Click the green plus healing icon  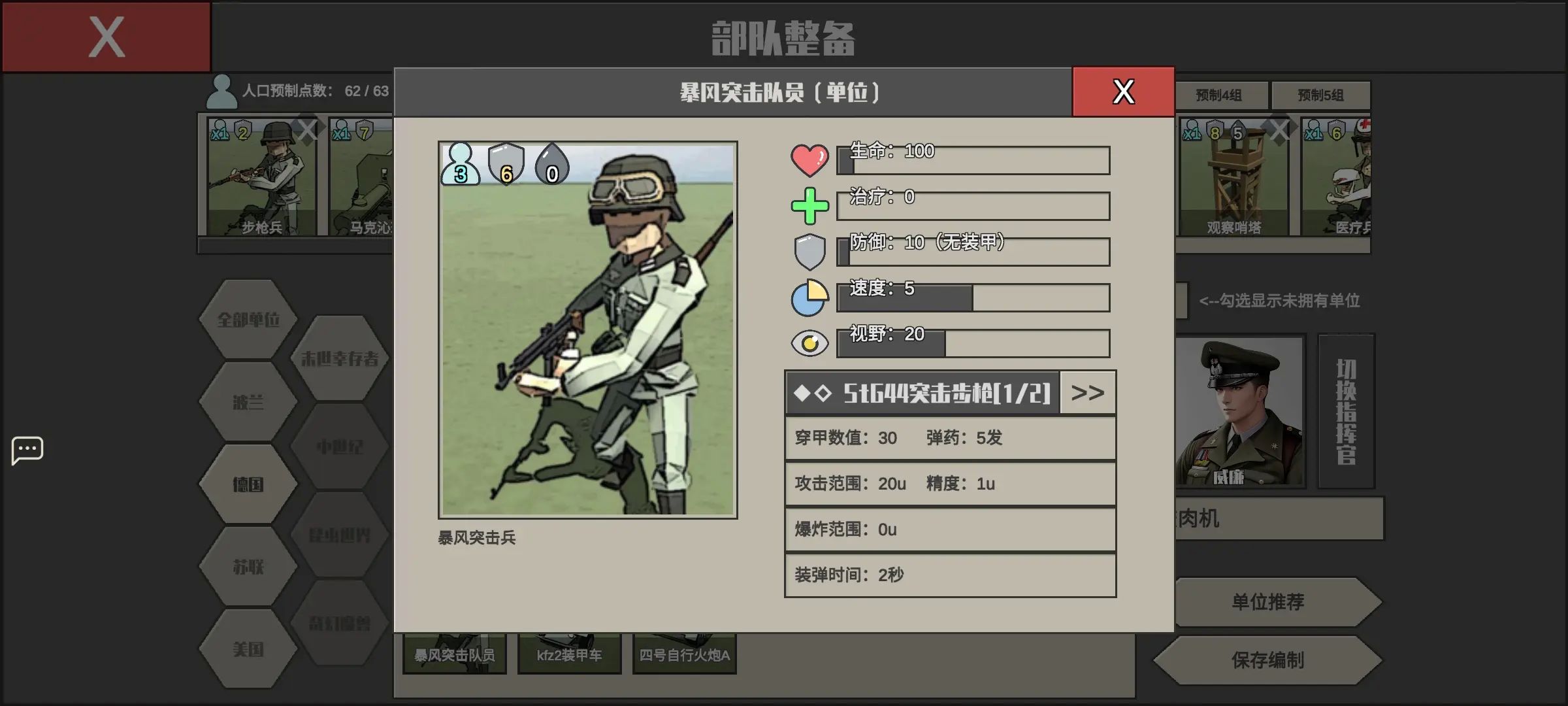click(810, 204)
